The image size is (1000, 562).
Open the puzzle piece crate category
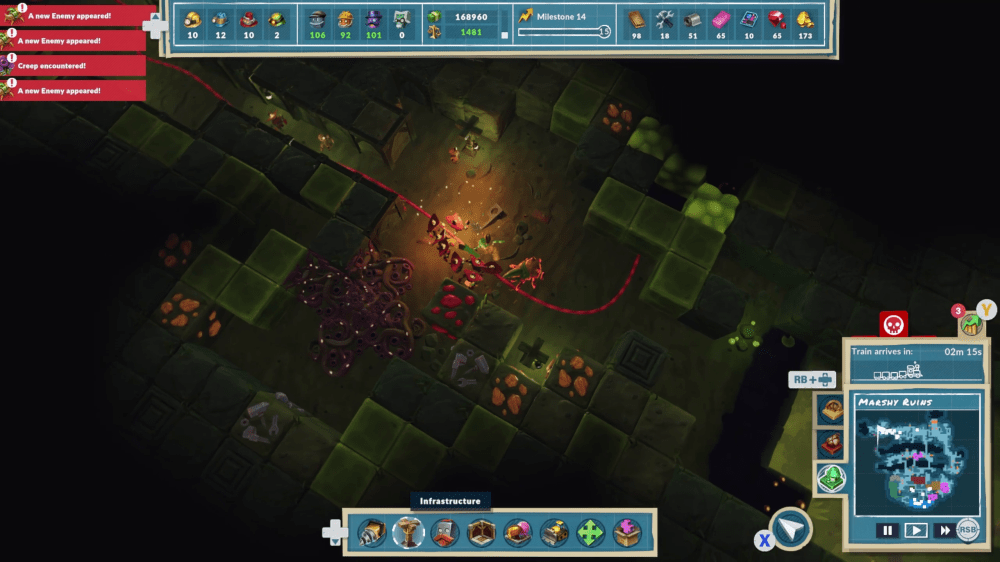(628, 533)
